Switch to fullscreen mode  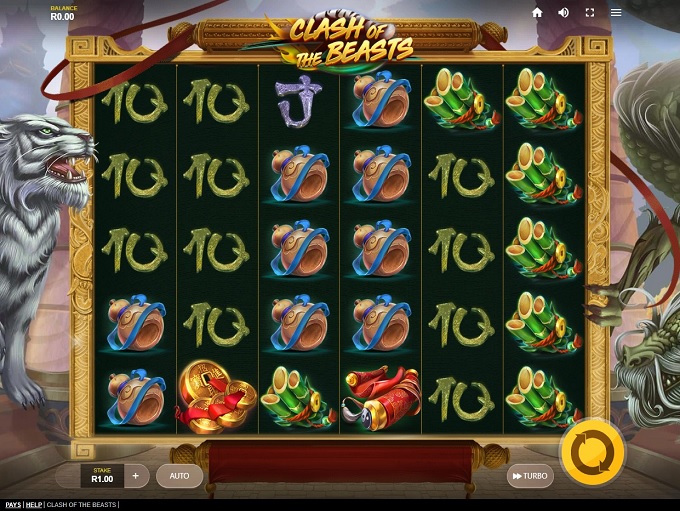pos(590,13)
